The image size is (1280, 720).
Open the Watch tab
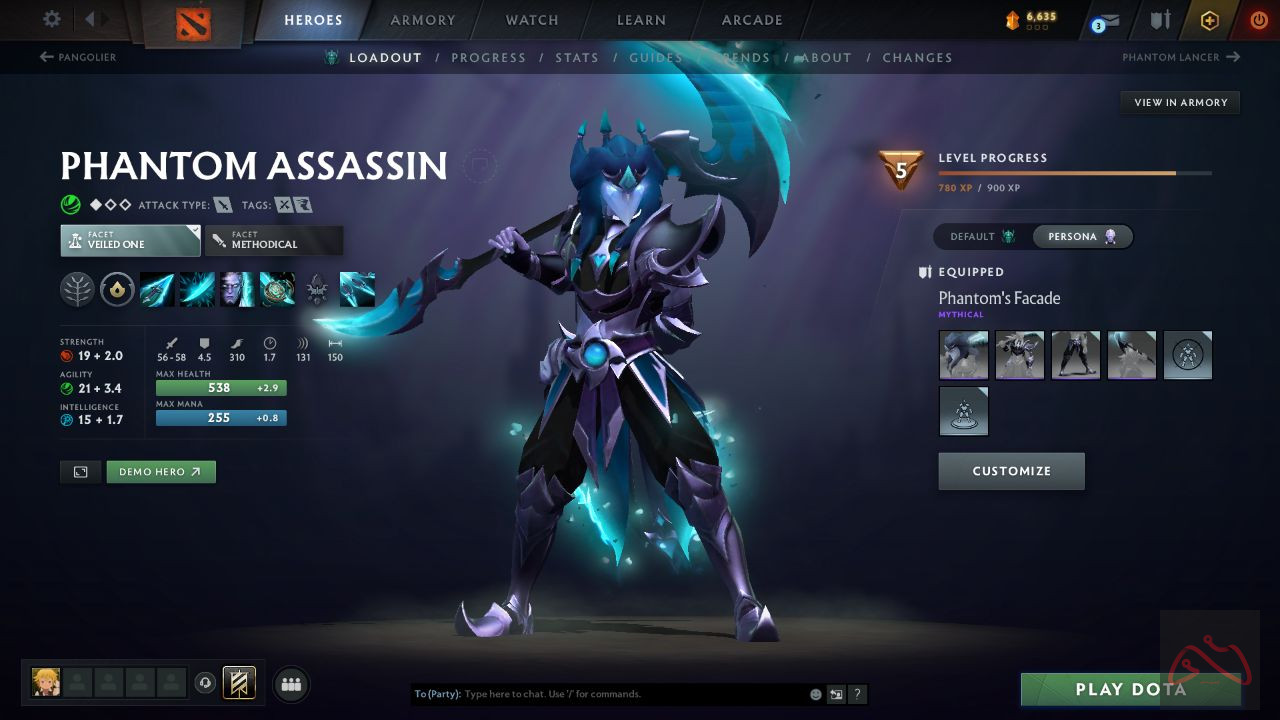point(532,20)
